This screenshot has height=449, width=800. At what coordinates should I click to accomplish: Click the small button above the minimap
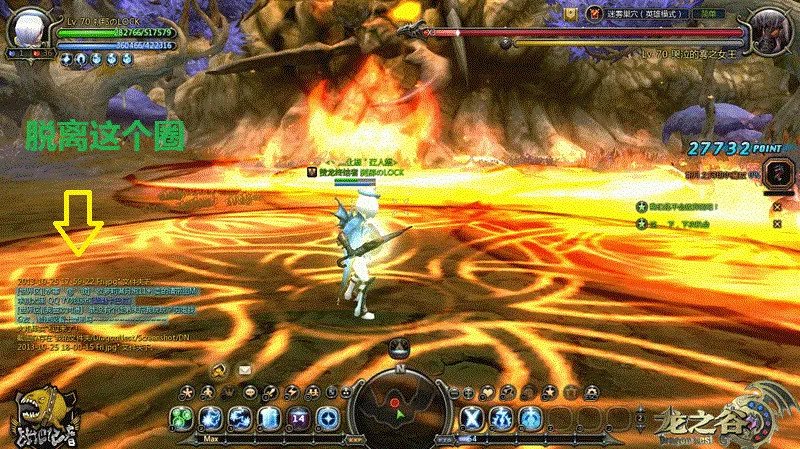(x=398, y=347)
